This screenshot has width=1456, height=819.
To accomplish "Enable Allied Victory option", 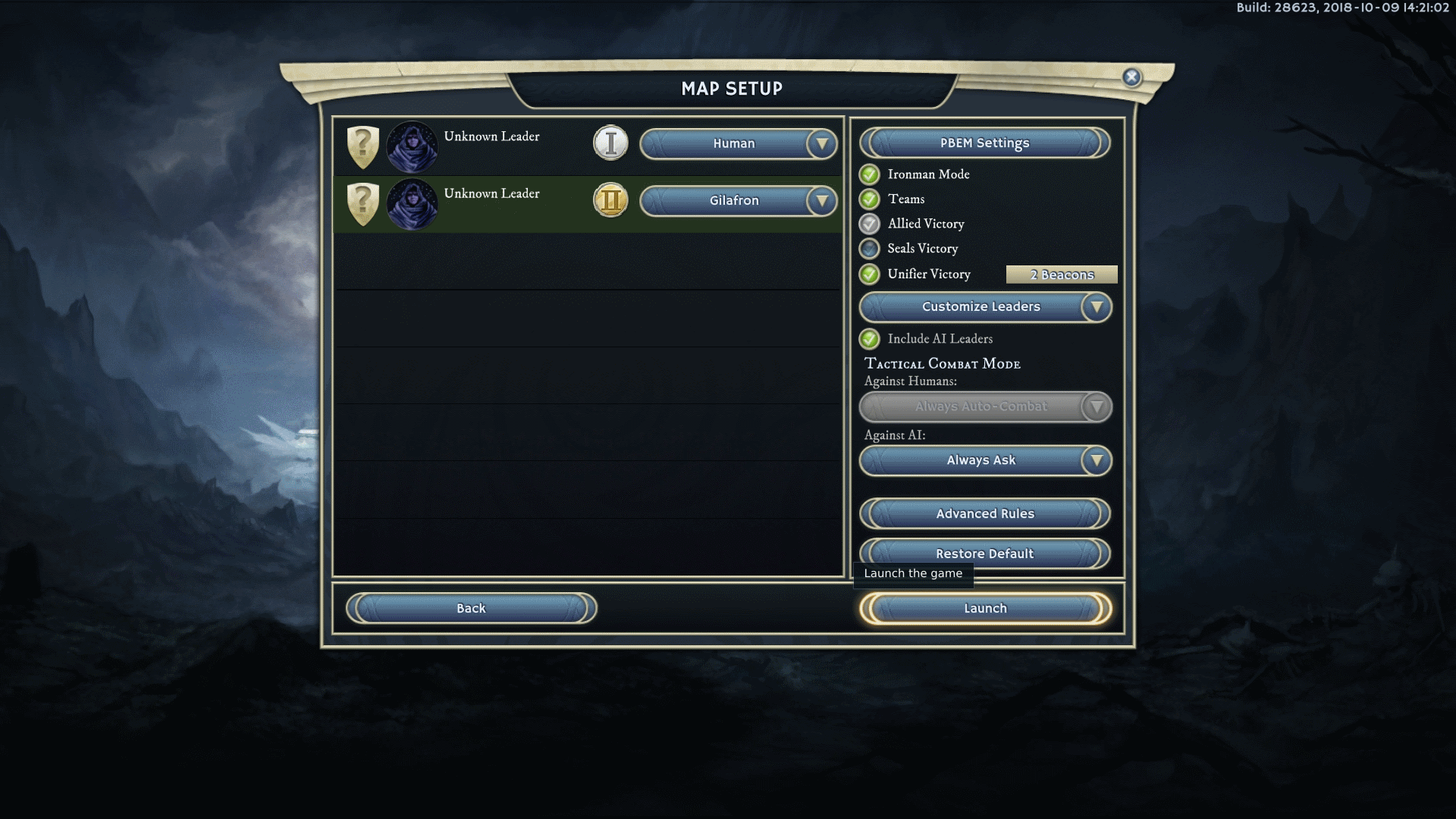I will [870, 224].
